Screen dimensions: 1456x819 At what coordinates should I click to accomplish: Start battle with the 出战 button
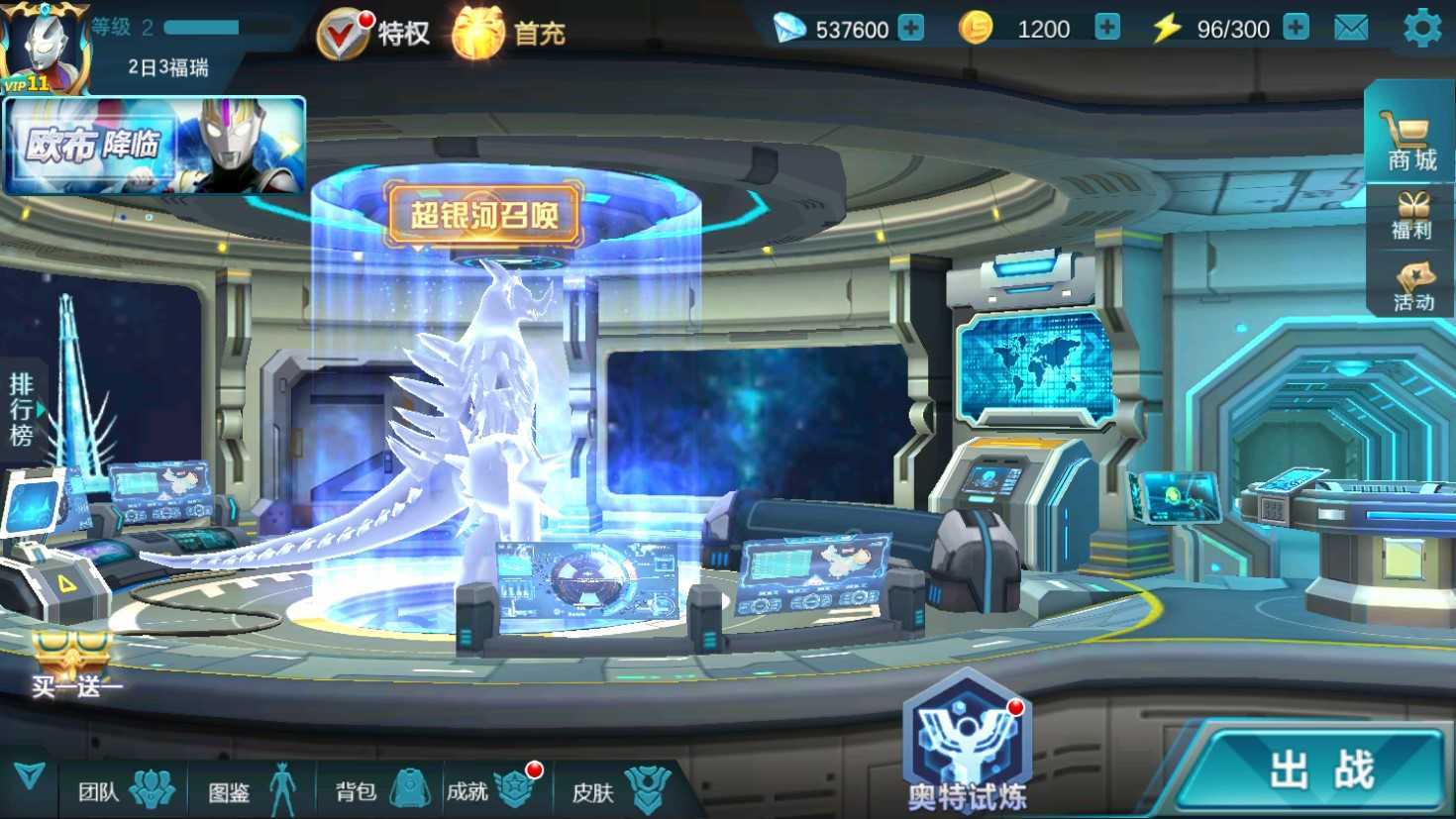[x=1320, y=770]
